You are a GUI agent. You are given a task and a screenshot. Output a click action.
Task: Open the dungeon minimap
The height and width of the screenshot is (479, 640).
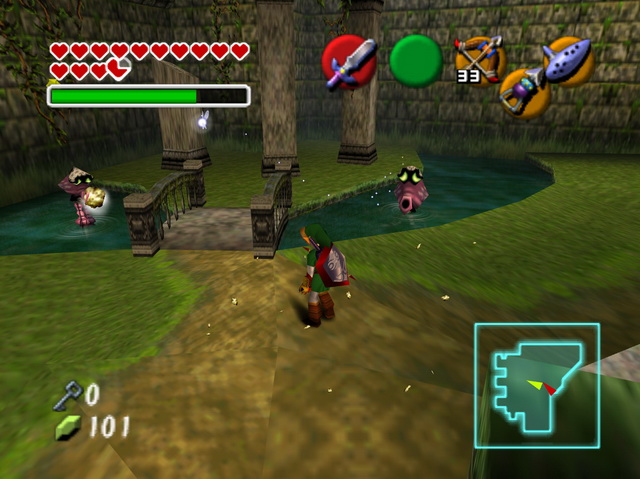(x=536, y=385)
